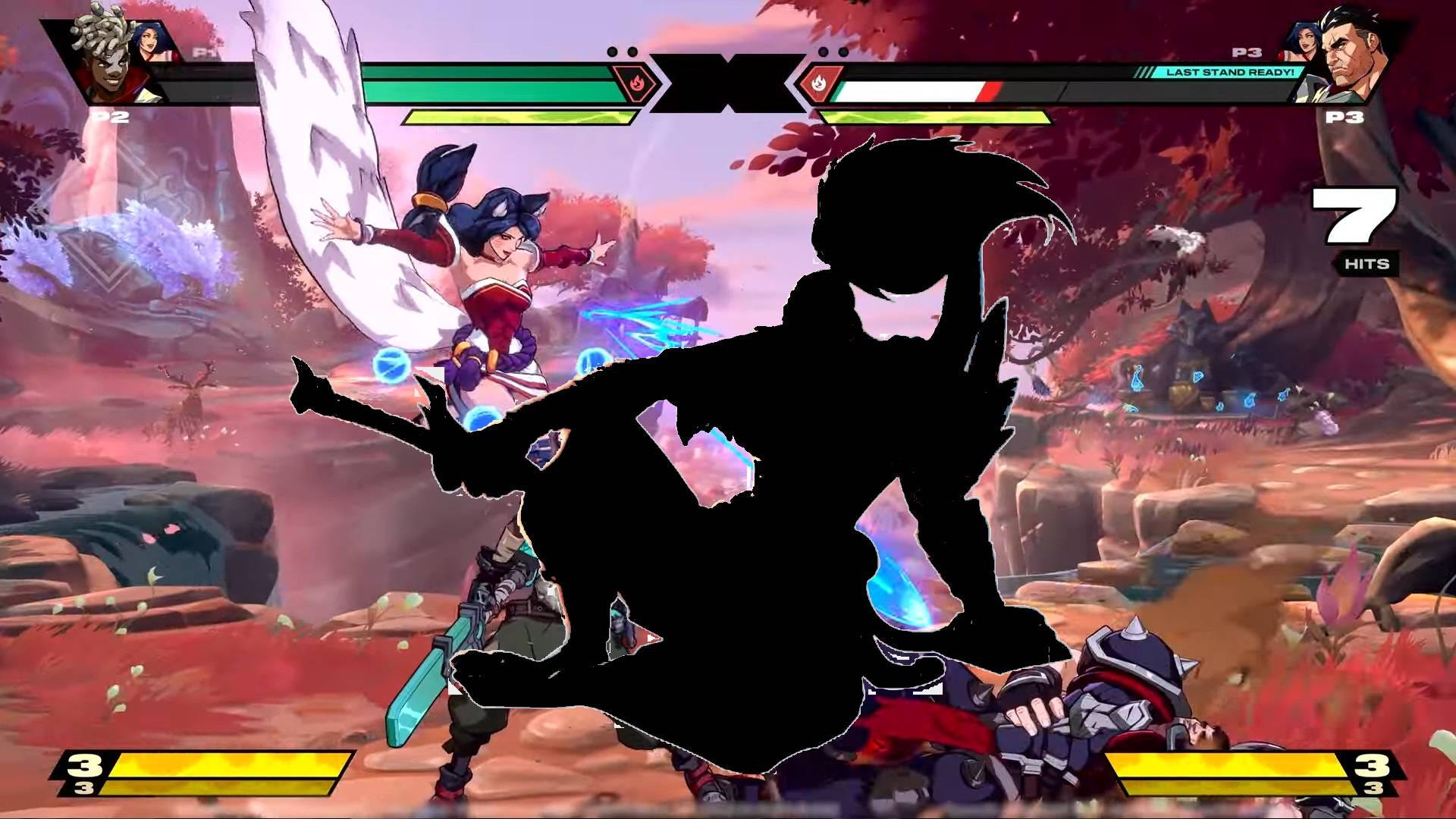The width and height of the screenshot is (1456, 819).
Task: Click the left team's red flame fury icon
Action: [x=637, y=85]
